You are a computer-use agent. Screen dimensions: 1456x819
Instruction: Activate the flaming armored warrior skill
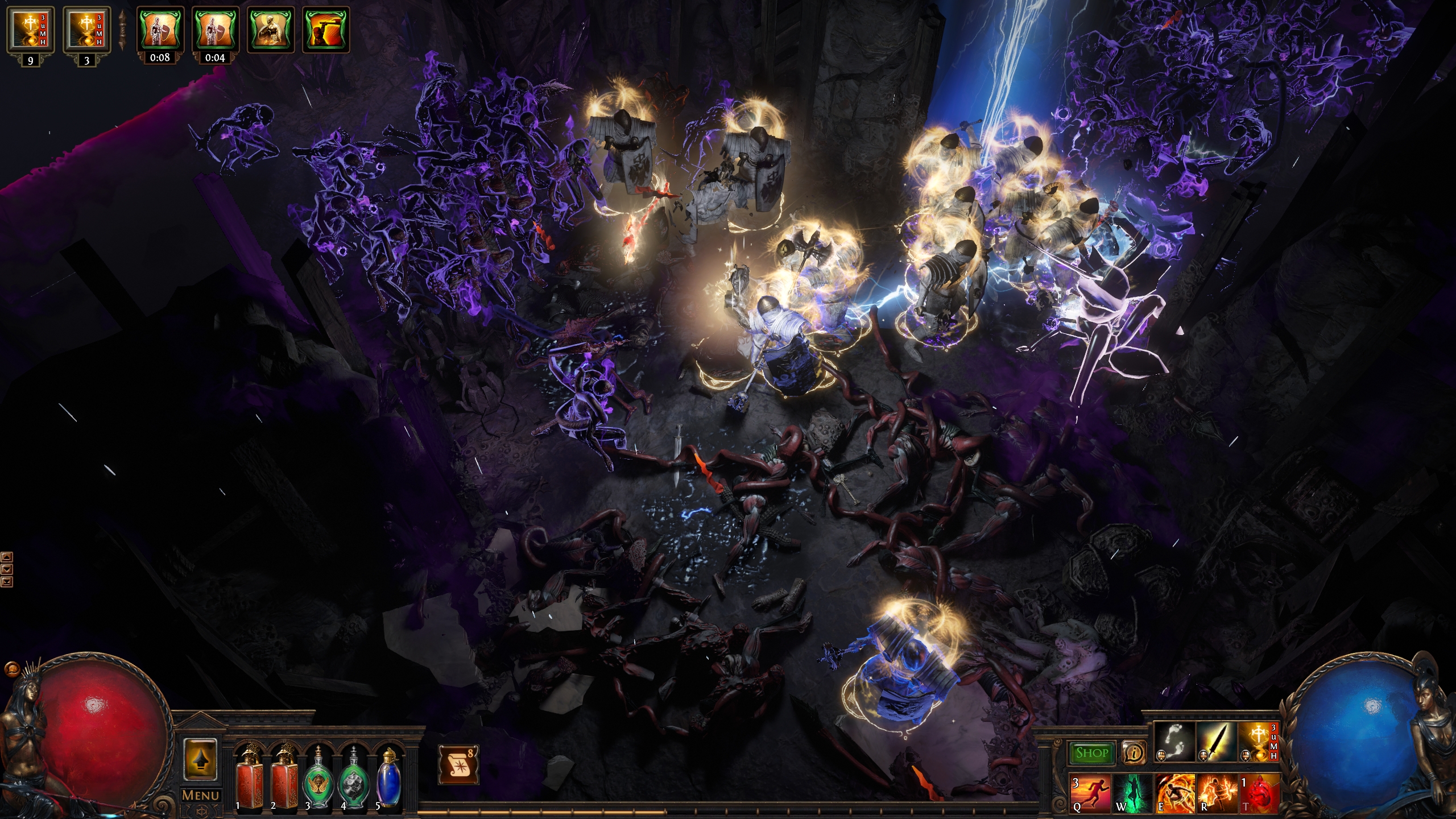pos(1217,793)
